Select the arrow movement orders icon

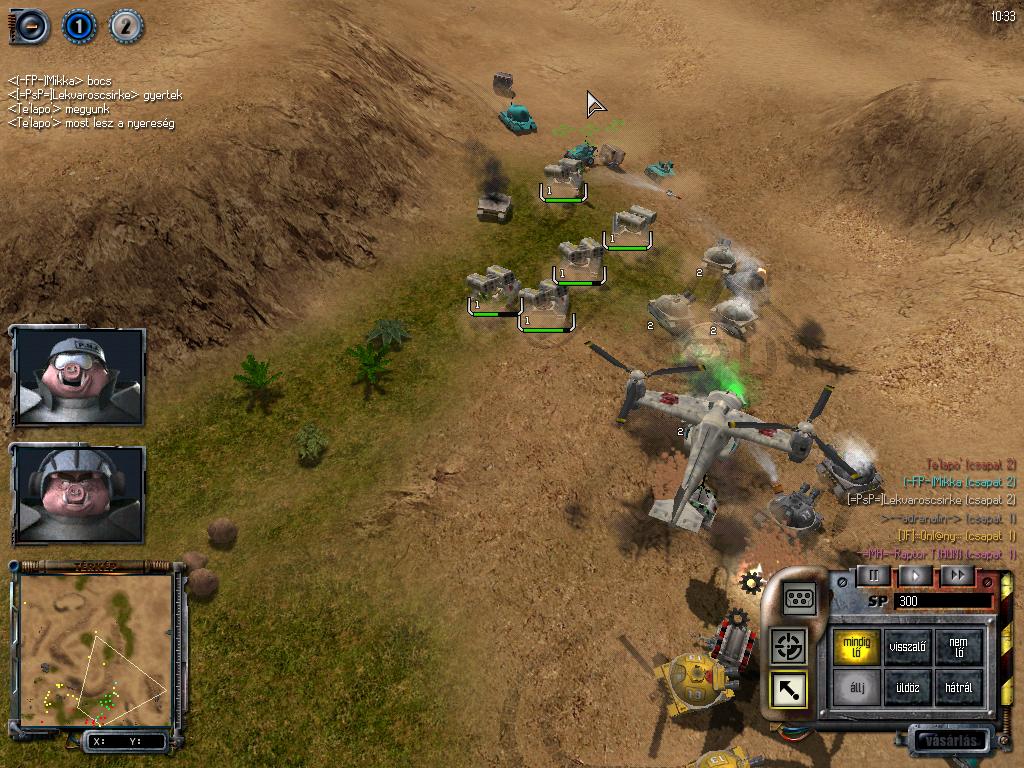click(x=789, y=689)
